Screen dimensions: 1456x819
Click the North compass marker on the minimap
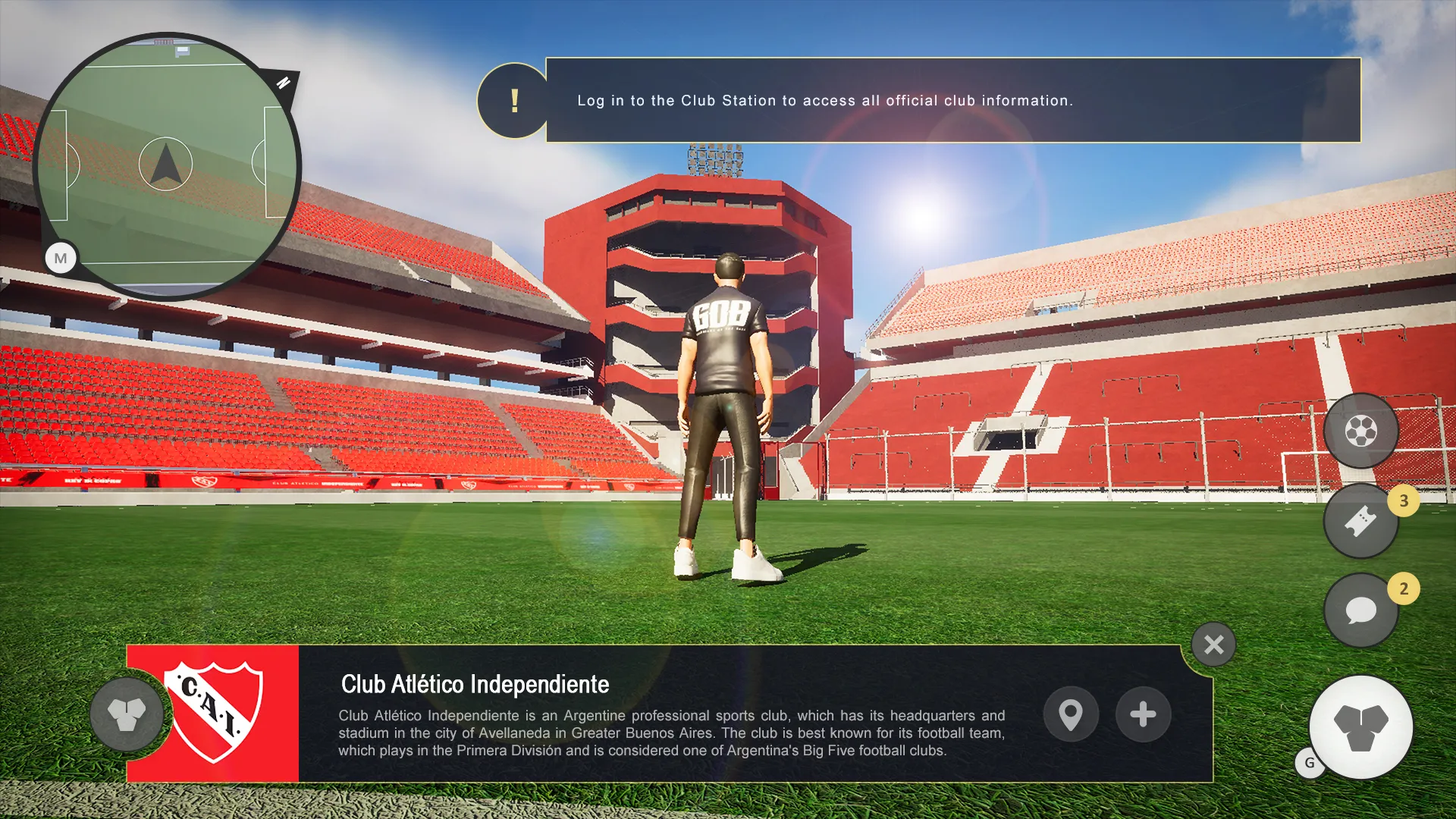[x=284, y=83]
